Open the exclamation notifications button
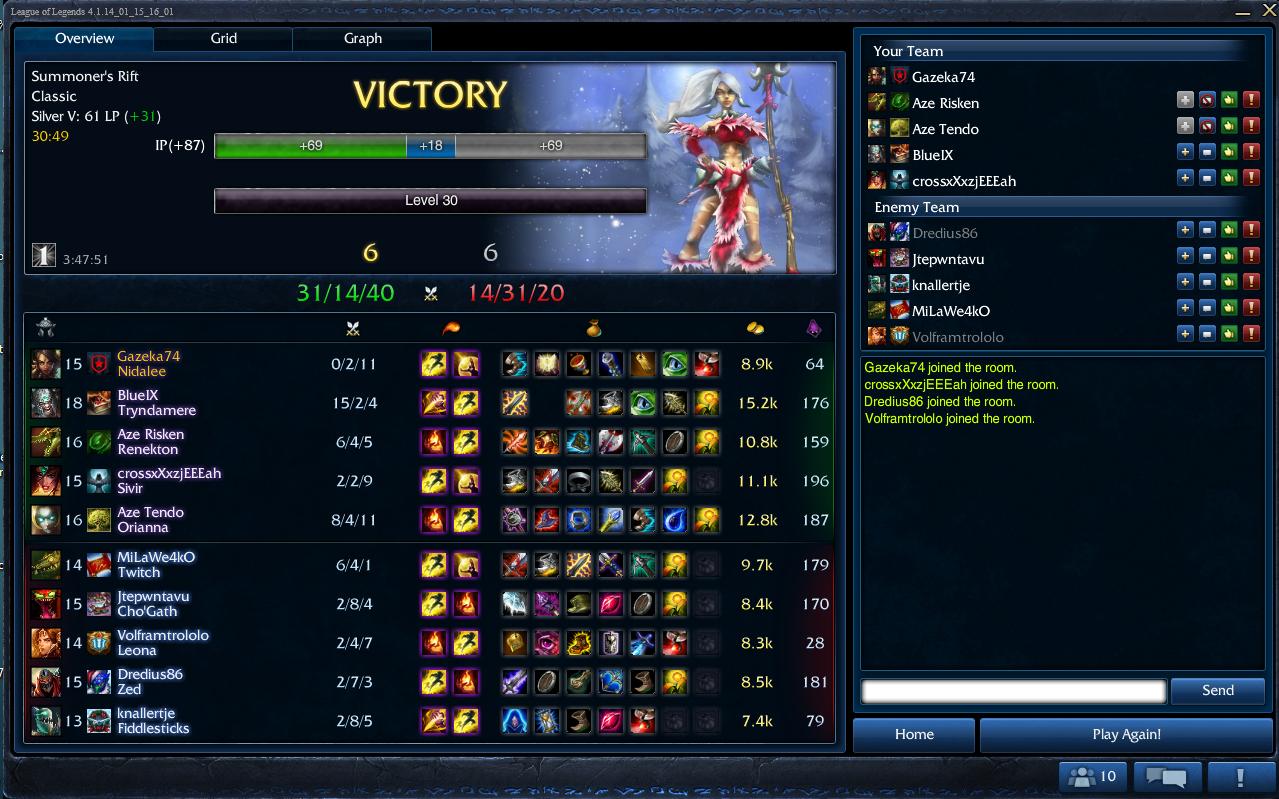Viewport: 1279px width, 799px height. [x=1240, y=776]
